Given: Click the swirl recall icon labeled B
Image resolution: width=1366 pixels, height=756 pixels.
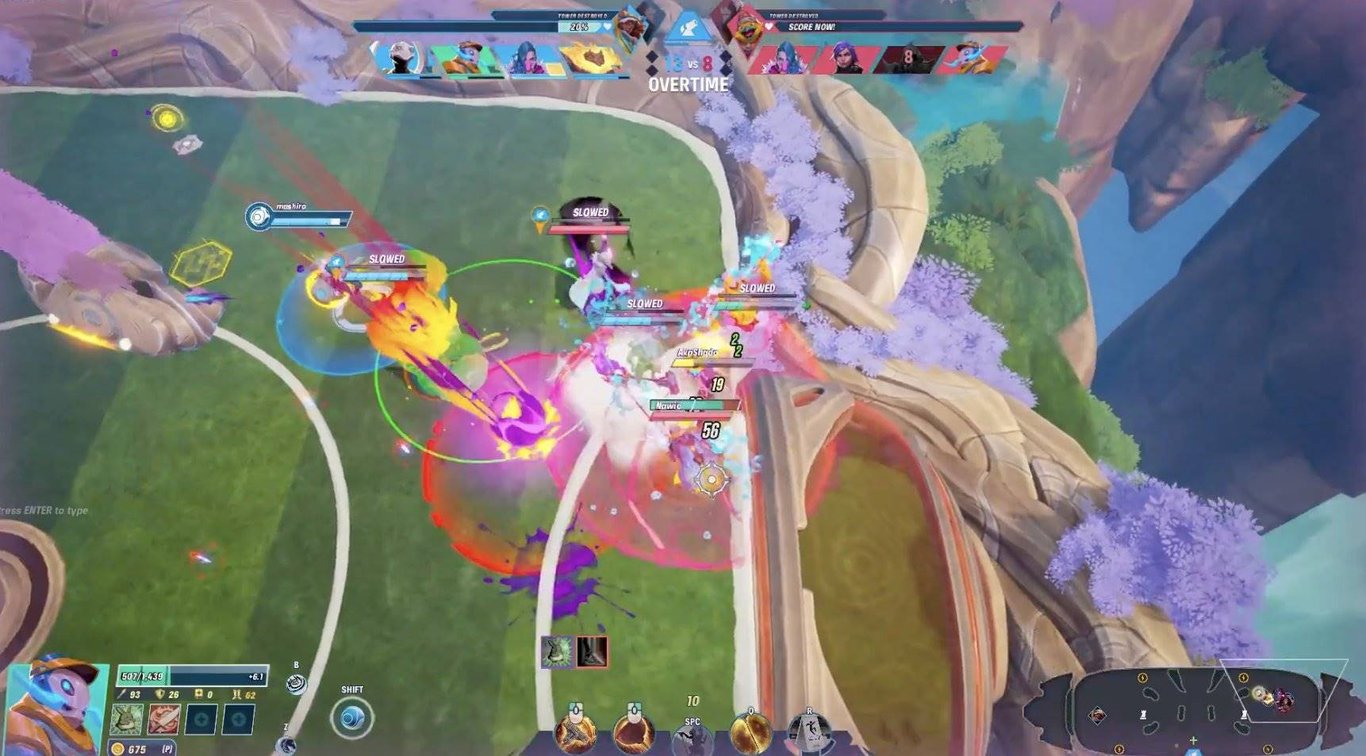Looking at the screenshot, I should [296, 683].
